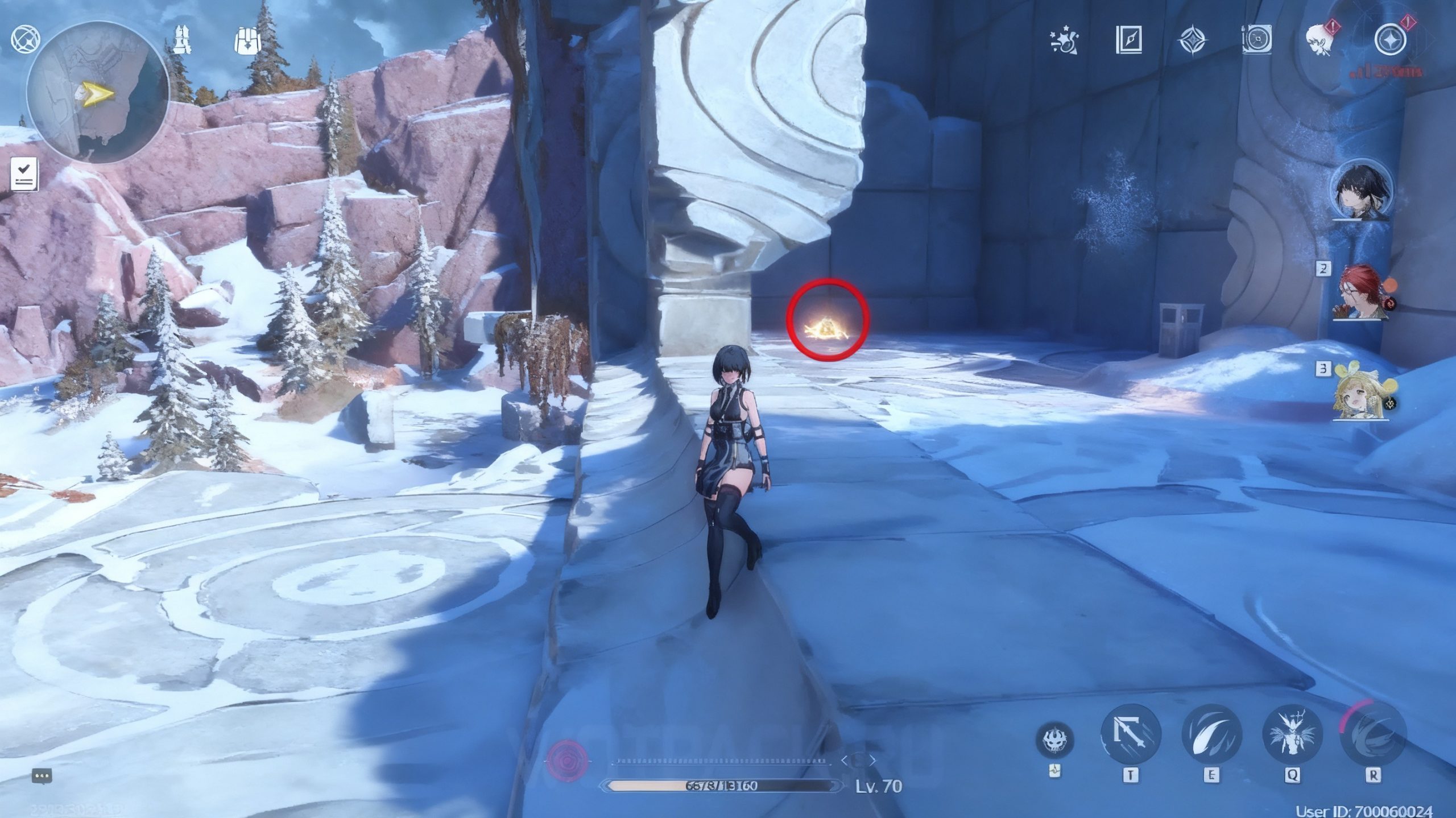Select the dark-haired party member portrait

pos(1363,191)
